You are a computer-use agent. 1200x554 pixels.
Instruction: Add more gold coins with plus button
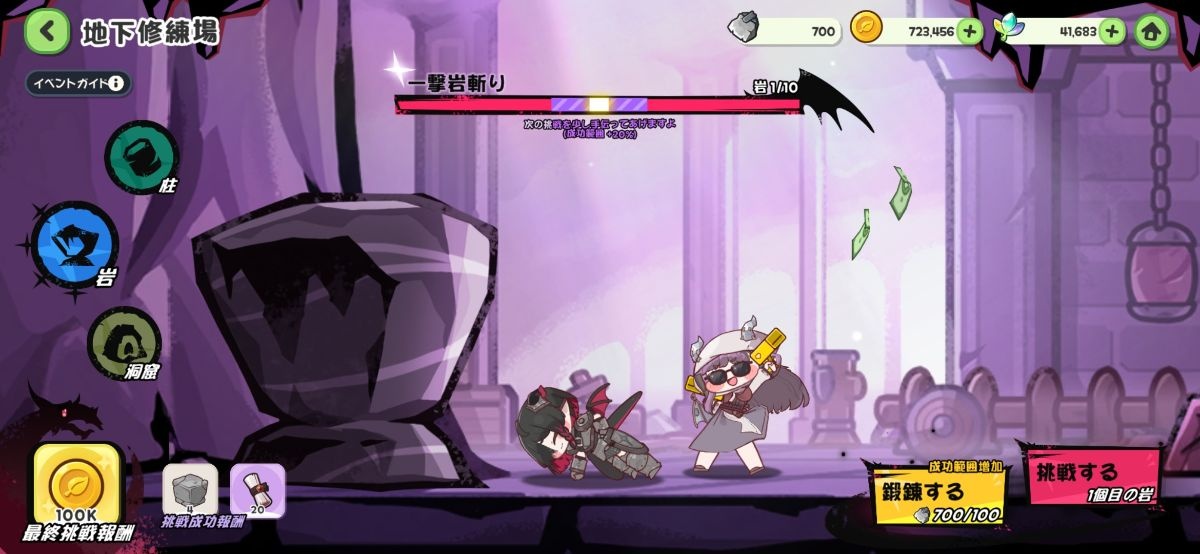point(969,31)
